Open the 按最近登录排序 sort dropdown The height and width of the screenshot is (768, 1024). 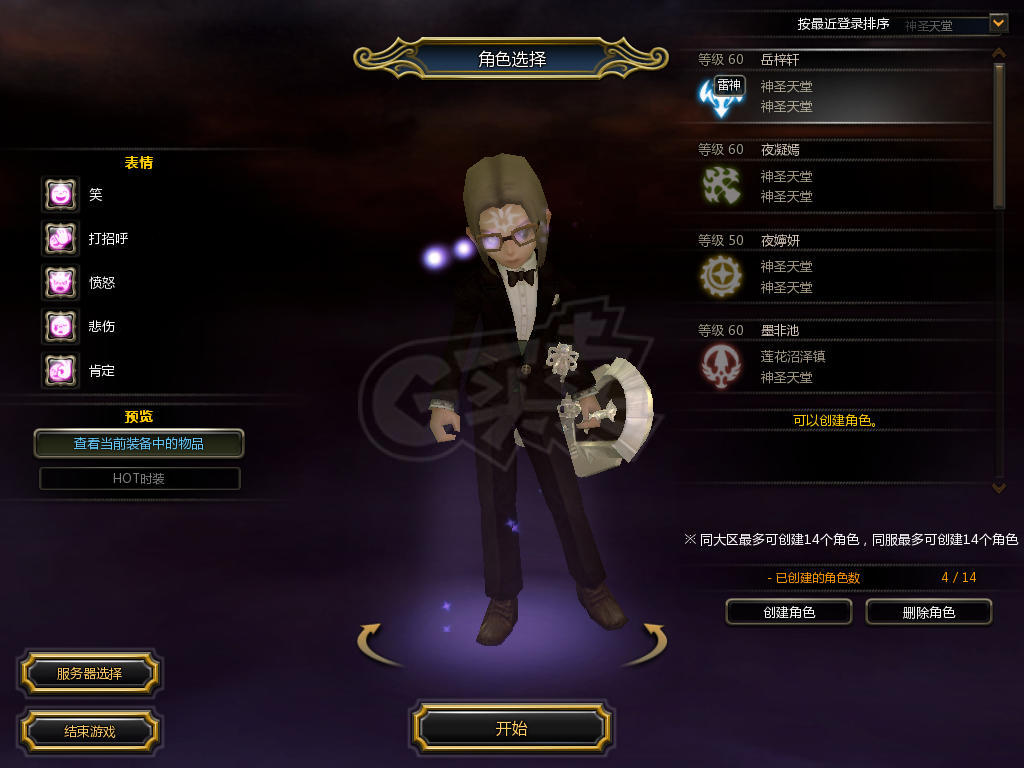point(997,23)
